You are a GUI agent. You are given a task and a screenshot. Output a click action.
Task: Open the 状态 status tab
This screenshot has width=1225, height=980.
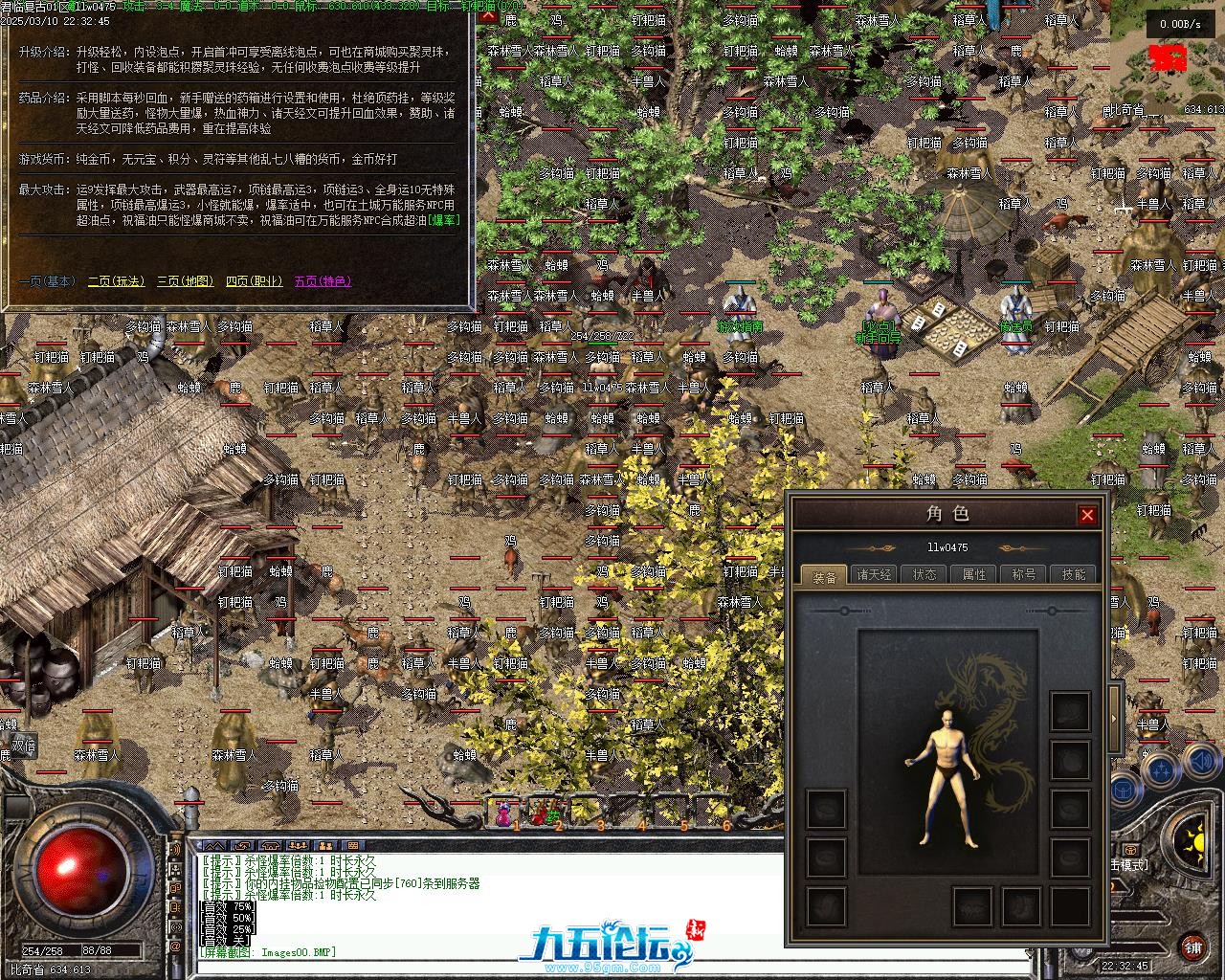(924, 574)
